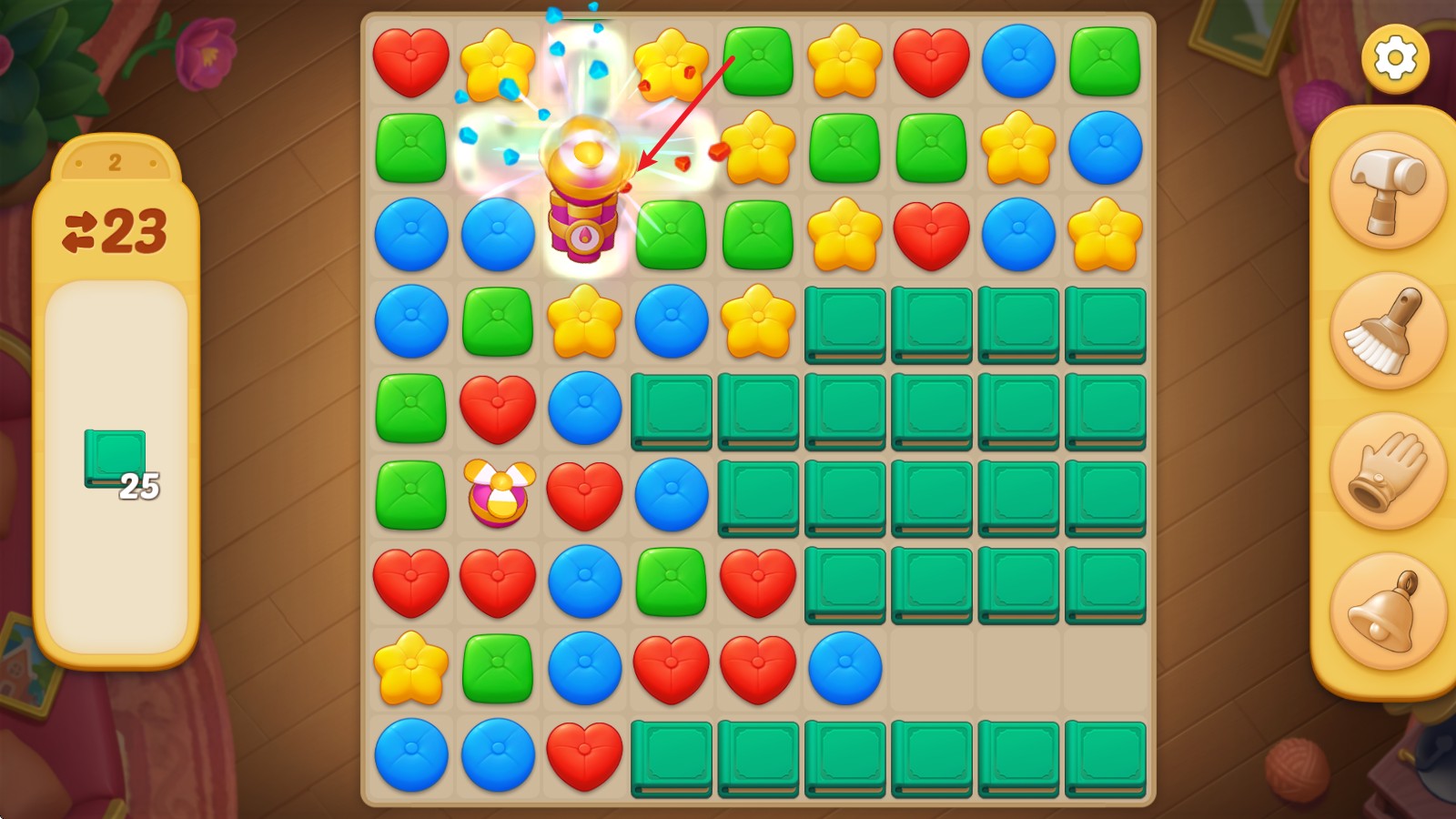Open the settings gear menu
This screenshot has width=1456, height=819.
1395,59
